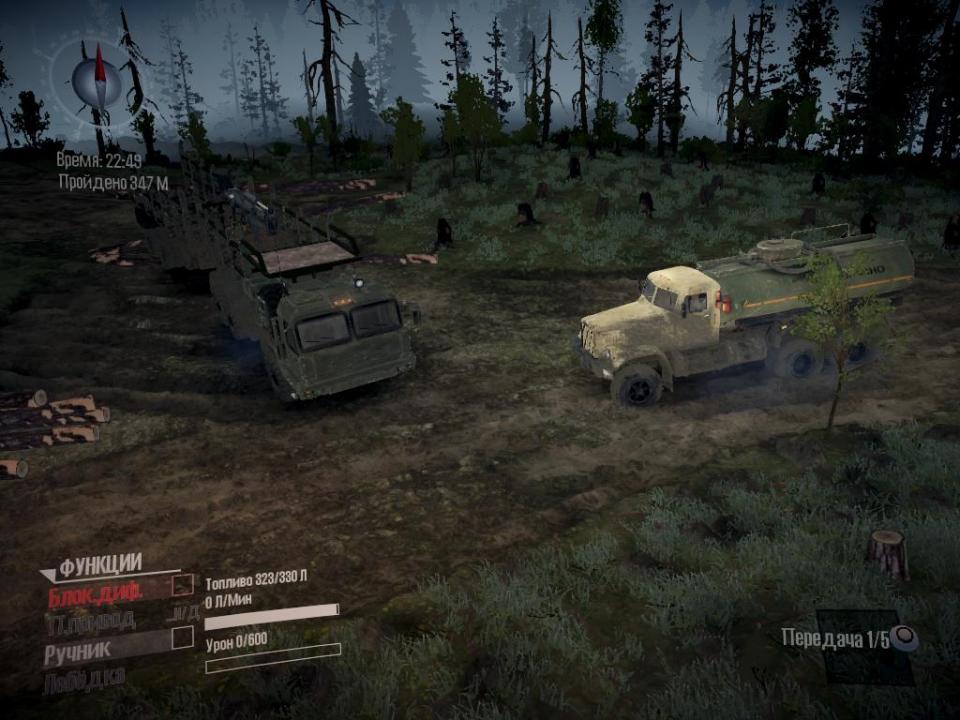Screen dimensions: 960x720
Task: Open the Передача gear shifter icon
Action: 904,638
